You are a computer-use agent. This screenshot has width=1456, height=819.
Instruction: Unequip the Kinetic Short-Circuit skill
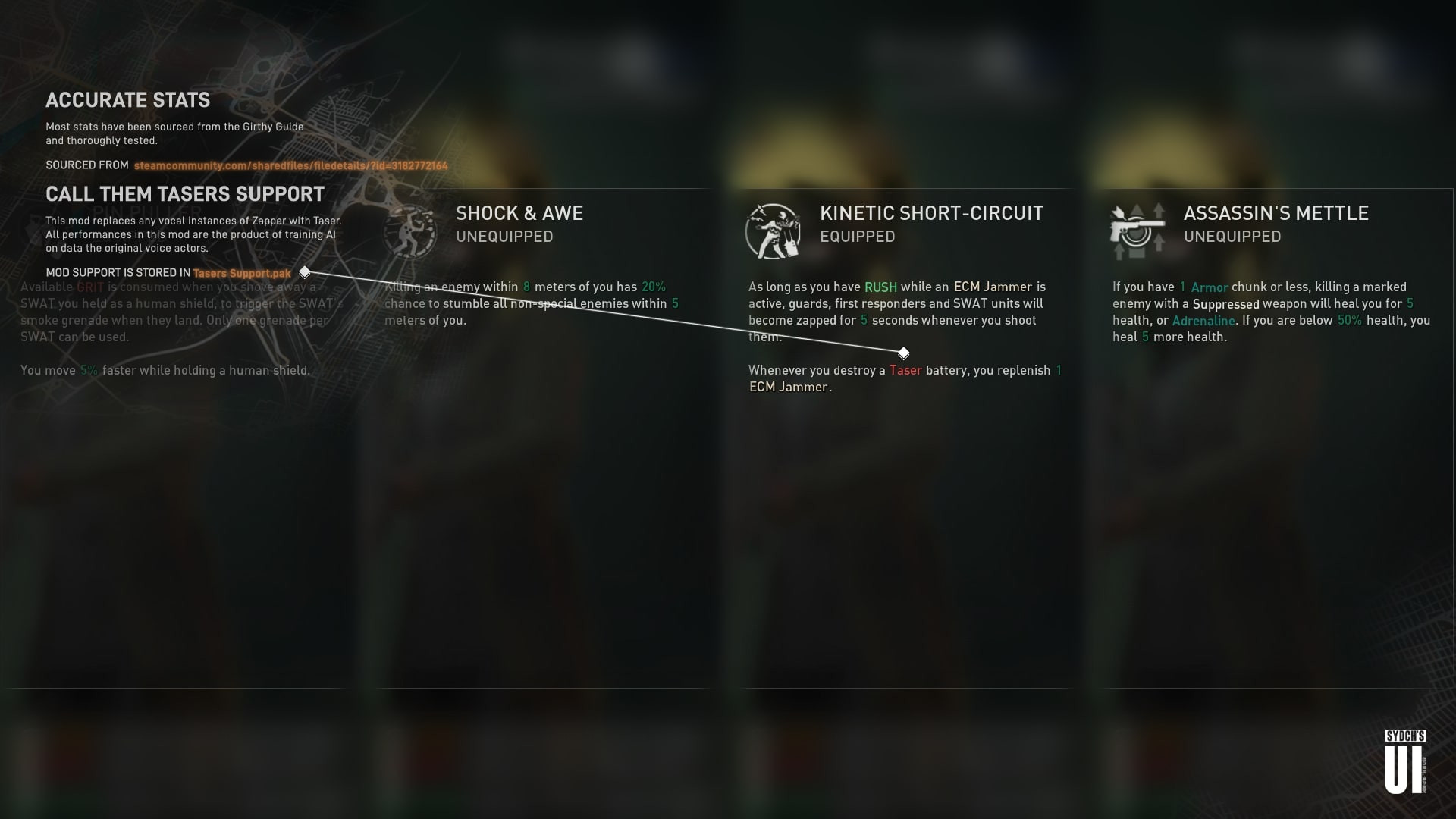[858, 237]
